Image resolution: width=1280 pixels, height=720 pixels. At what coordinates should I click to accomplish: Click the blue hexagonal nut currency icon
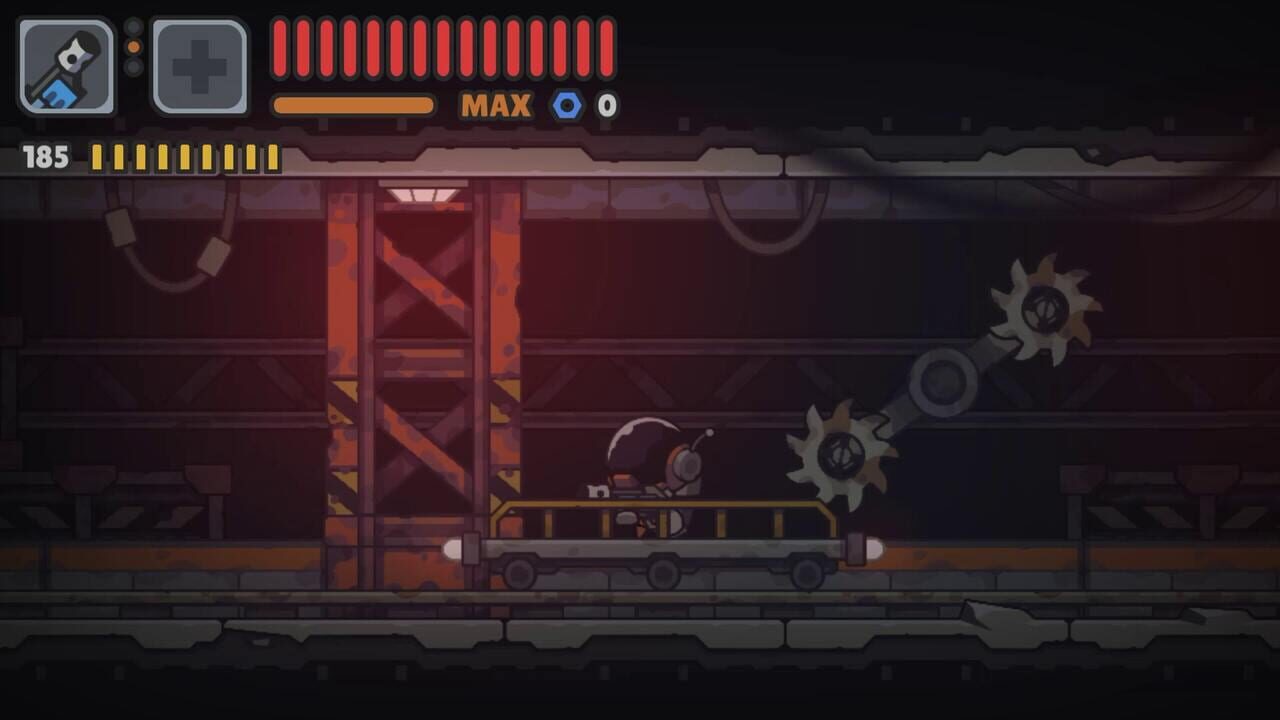(566, 104)
